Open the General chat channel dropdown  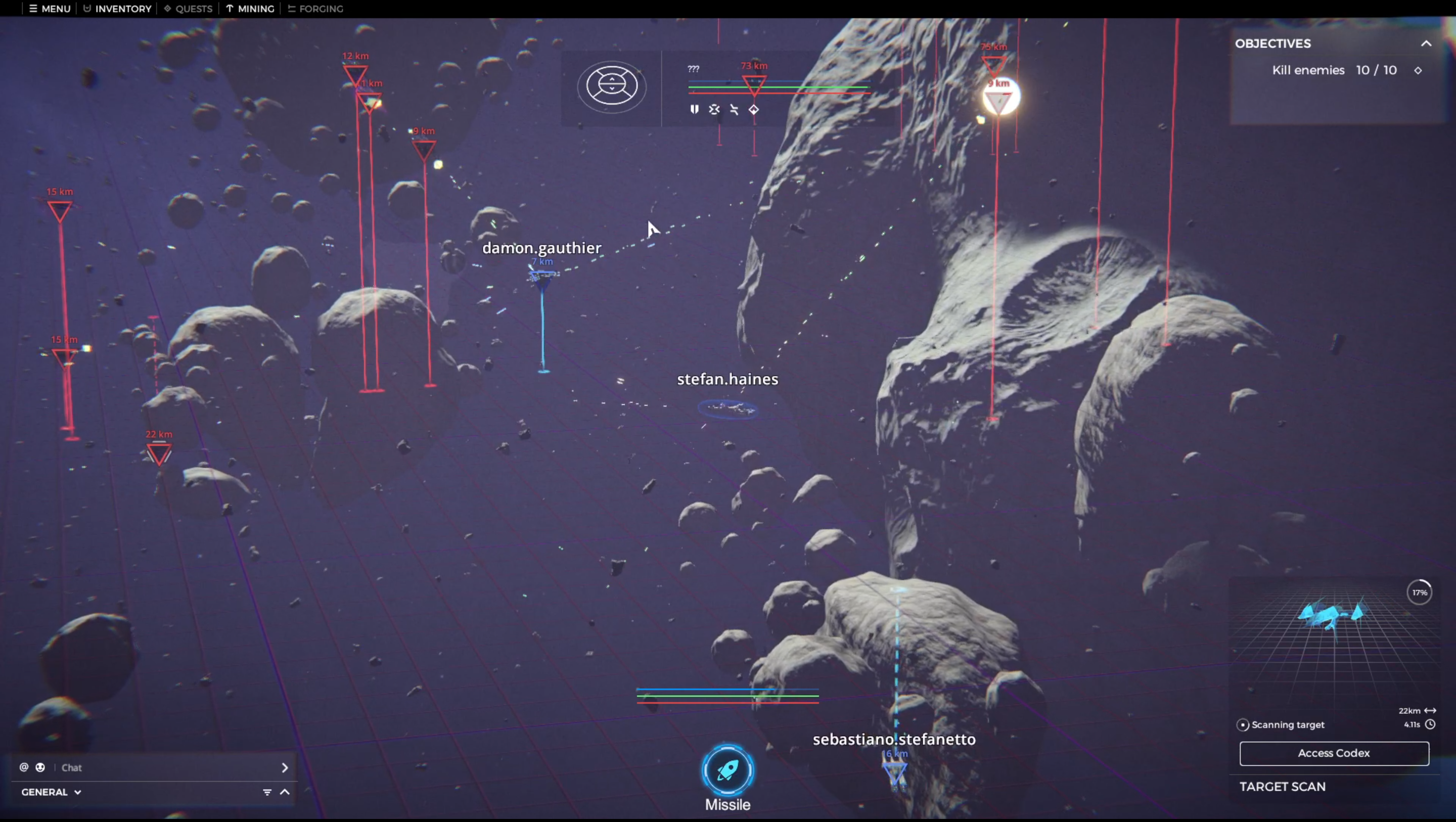point(51,792)
